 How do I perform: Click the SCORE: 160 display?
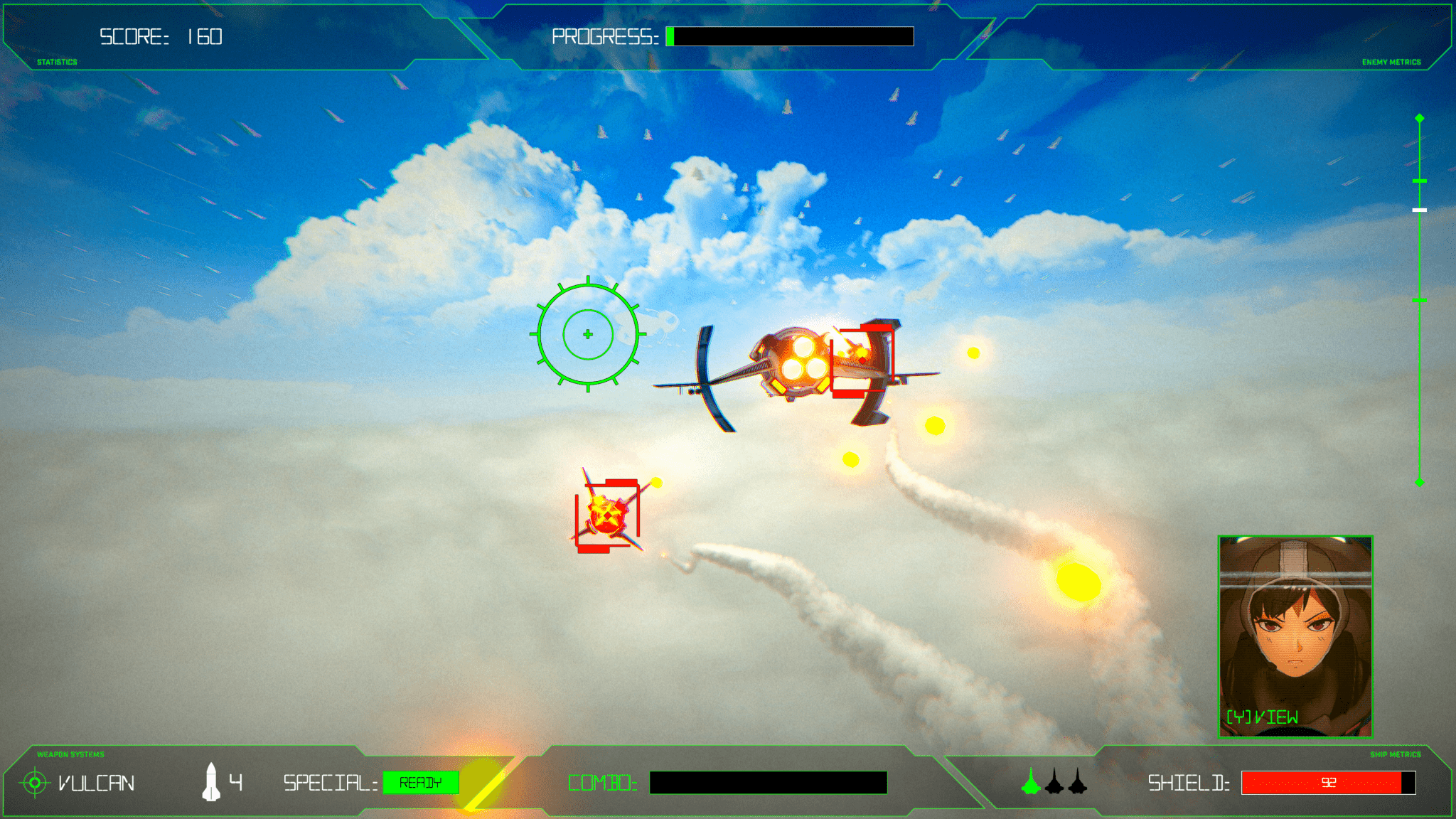click(160, 35)
